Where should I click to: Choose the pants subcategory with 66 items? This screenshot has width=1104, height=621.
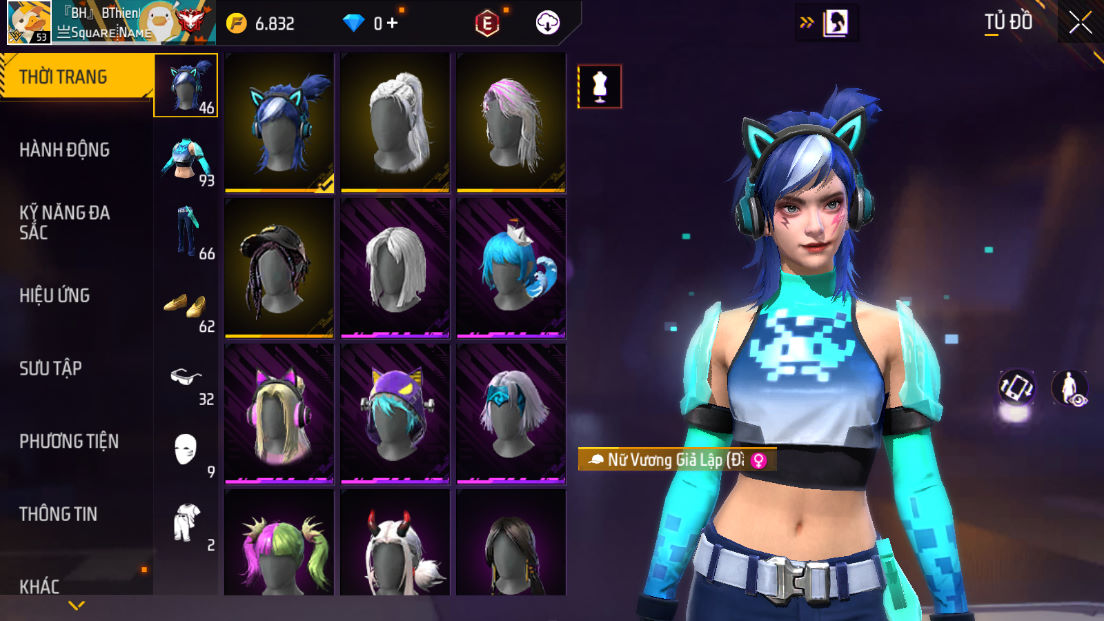pos(185,232)
